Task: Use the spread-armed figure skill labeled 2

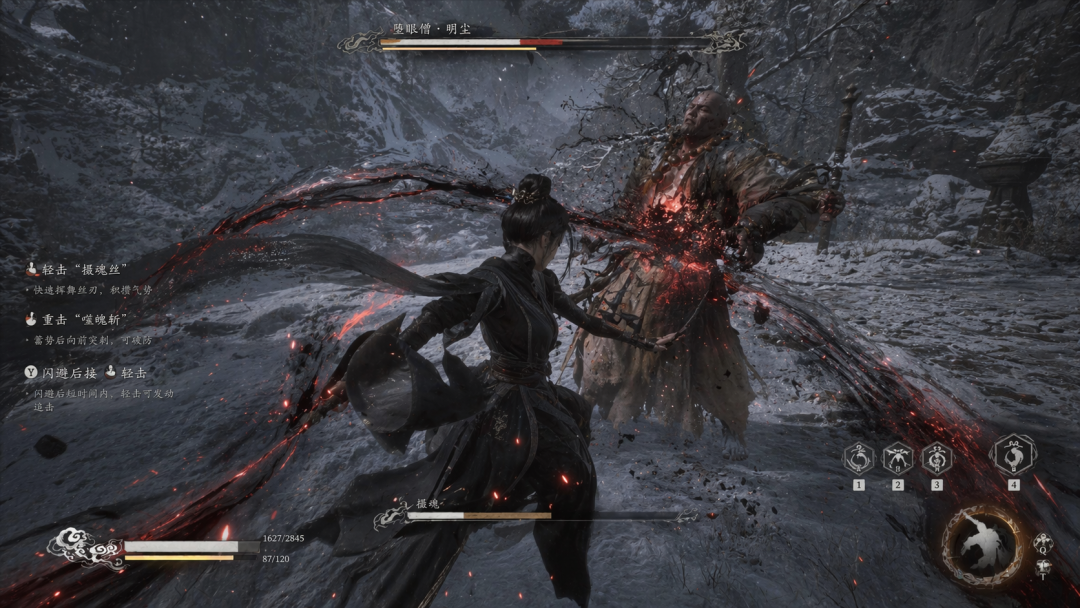Action: [x=898, y=458]
